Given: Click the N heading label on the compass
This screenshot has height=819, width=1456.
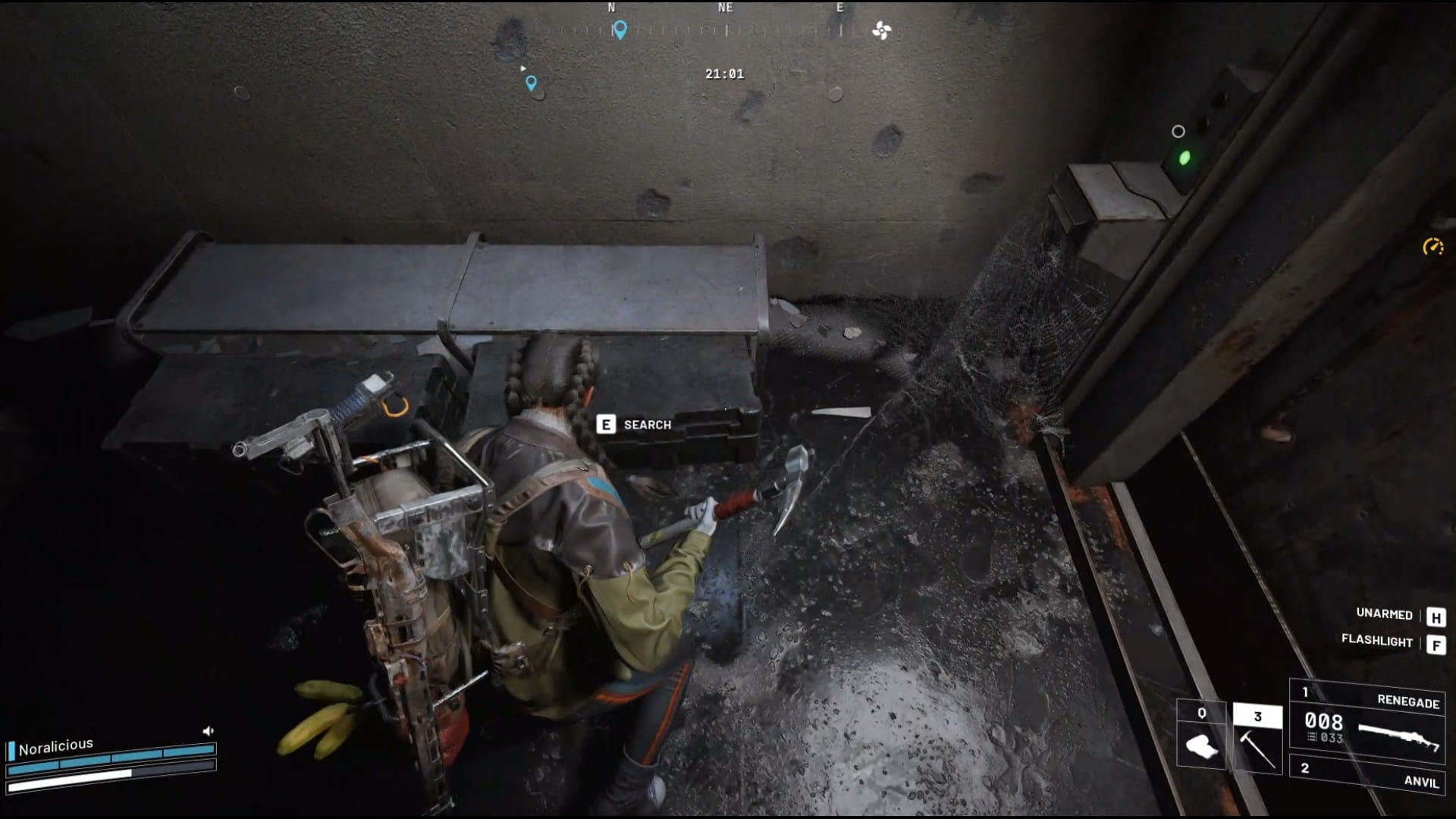Looking at the screenshot, I should click(610, 6).
